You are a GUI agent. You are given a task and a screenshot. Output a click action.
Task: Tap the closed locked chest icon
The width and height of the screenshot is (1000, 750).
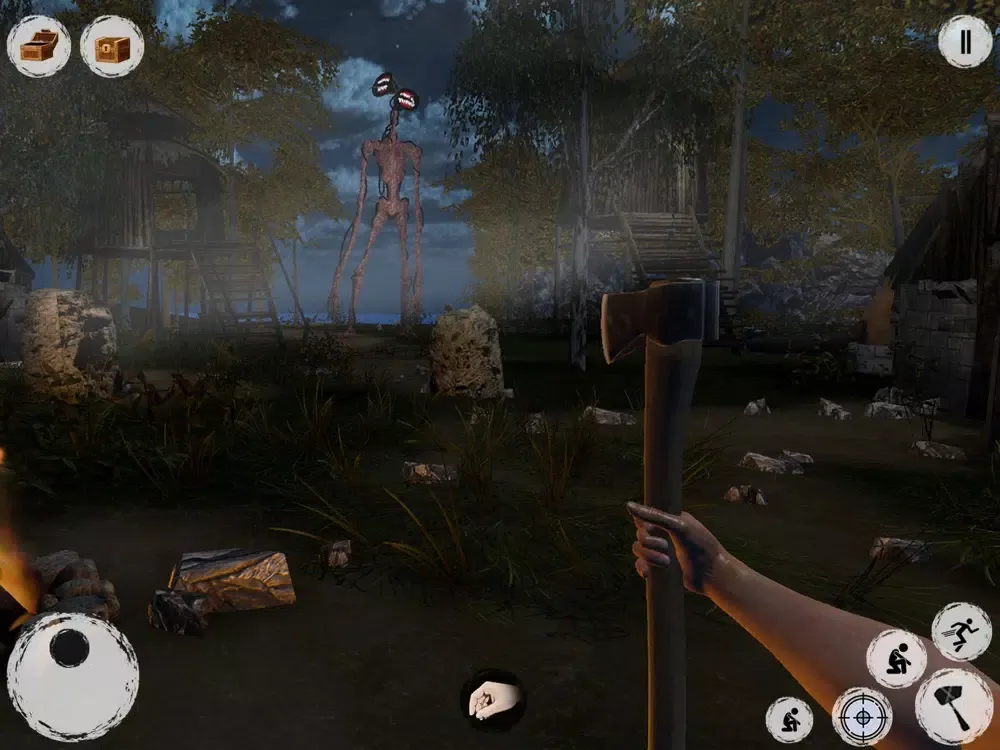112,46
